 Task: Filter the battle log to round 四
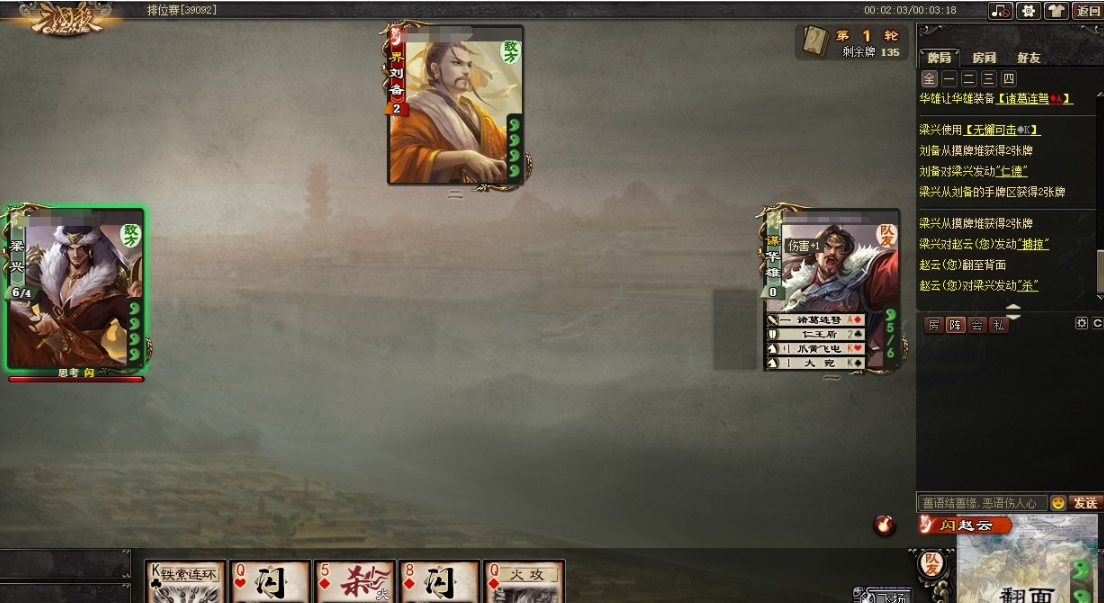pyautogui.click(x=1009, y=79)
